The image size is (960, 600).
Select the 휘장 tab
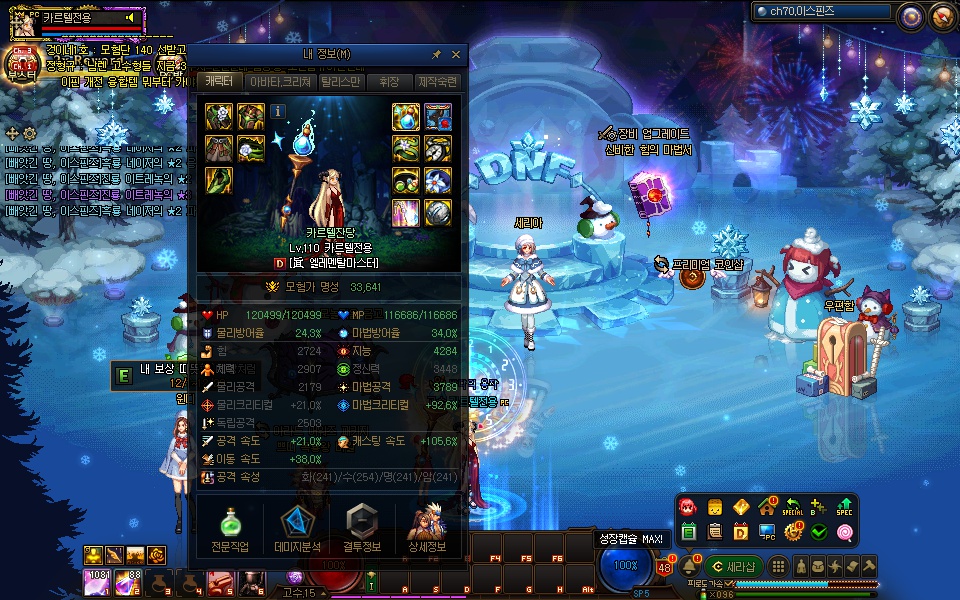click(x=389, y=82)
